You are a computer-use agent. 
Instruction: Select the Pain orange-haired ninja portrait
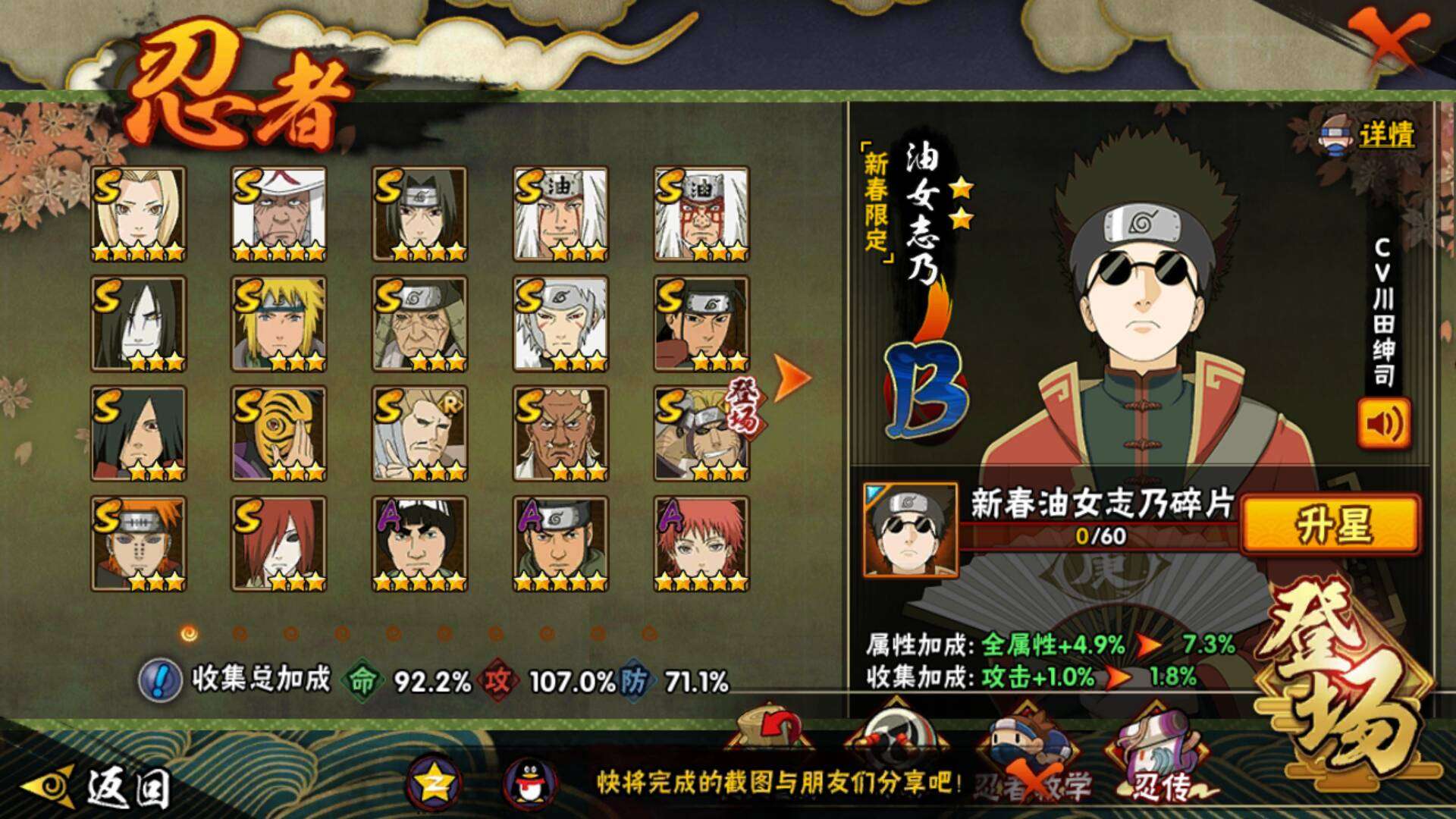[138, 544]
